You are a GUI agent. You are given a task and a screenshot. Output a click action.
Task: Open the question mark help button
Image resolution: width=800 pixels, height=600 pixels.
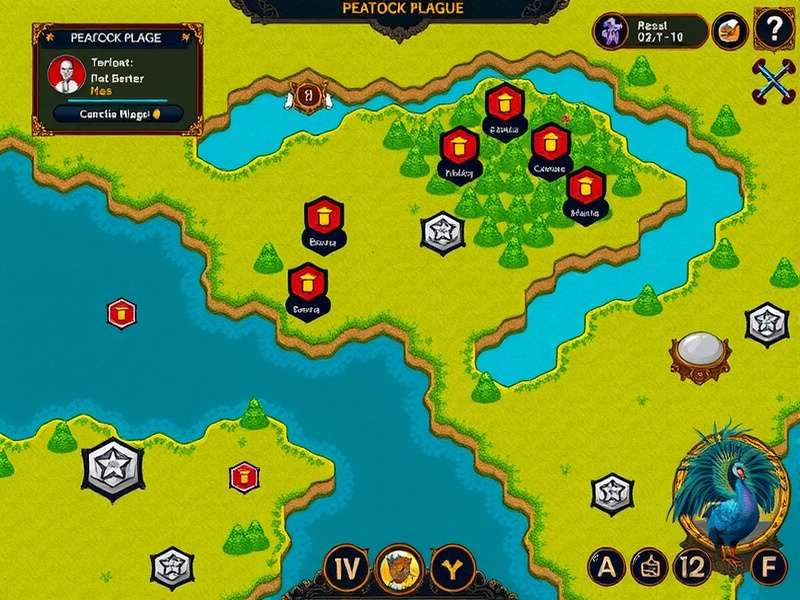point(771,30)
